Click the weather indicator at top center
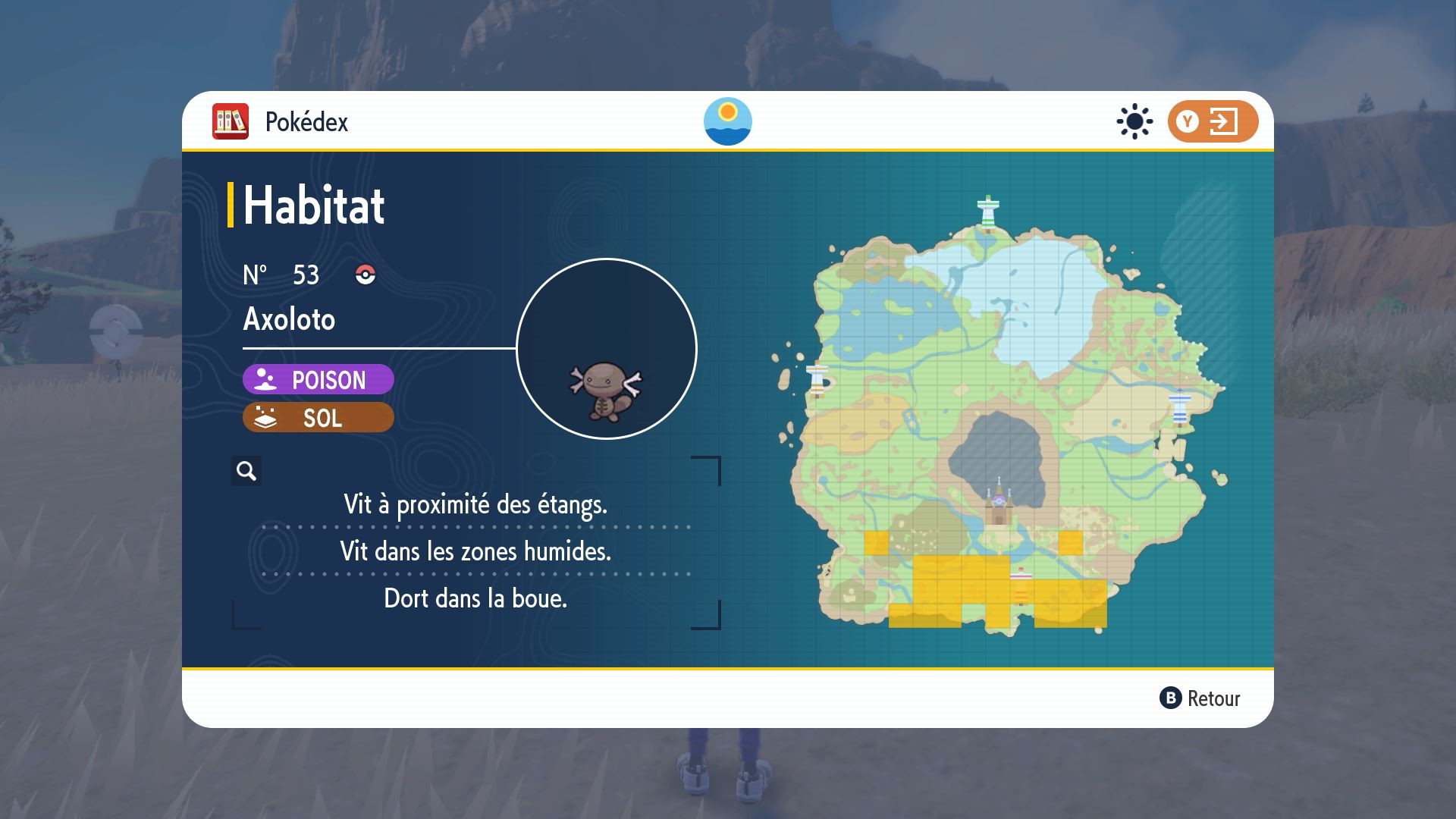Image resolution: width=1456 pixels, height=819 pixels. pos(729,121)
